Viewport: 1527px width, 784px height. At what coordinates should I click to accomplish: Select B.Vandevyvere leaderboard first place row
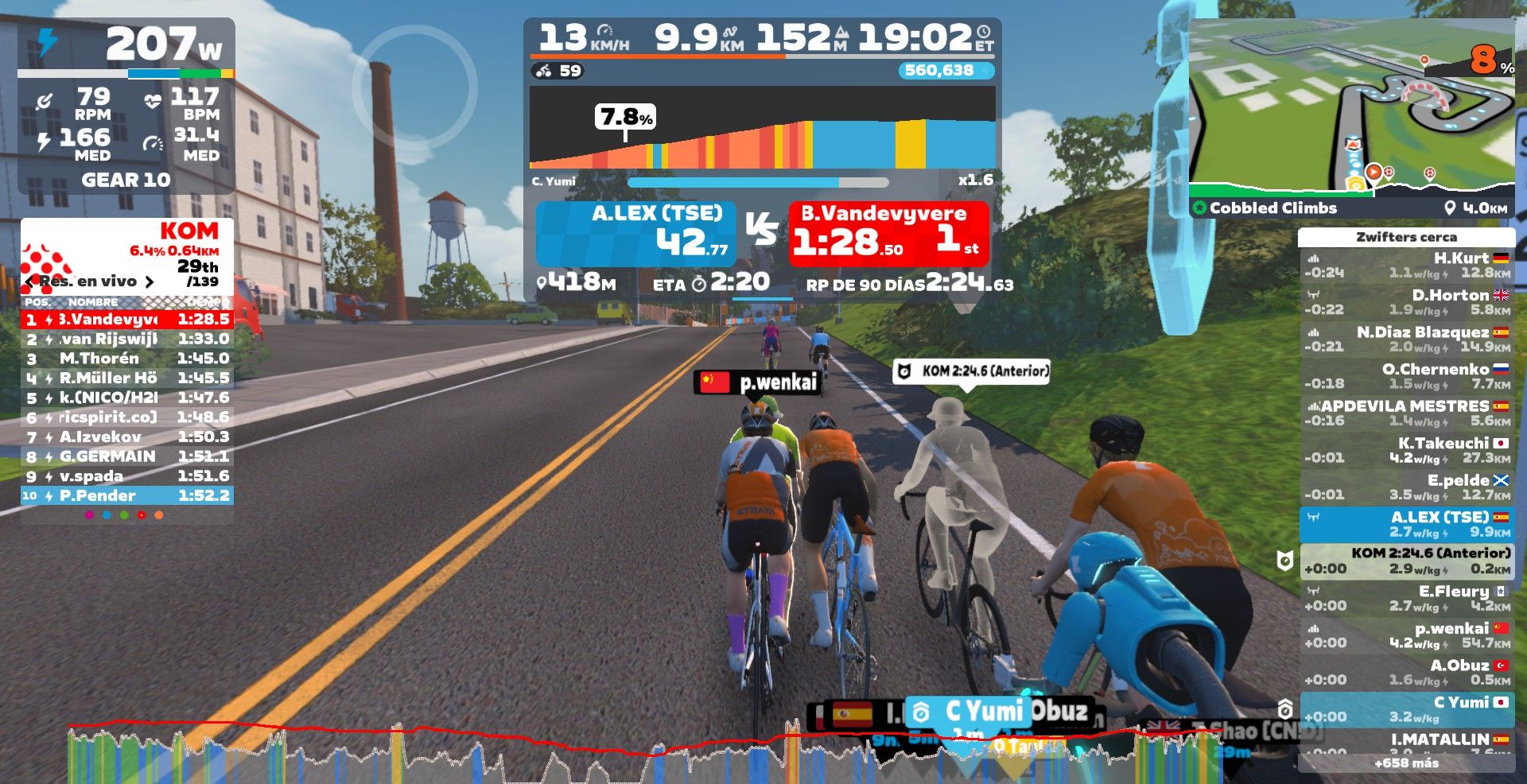(x=127, y=320)
